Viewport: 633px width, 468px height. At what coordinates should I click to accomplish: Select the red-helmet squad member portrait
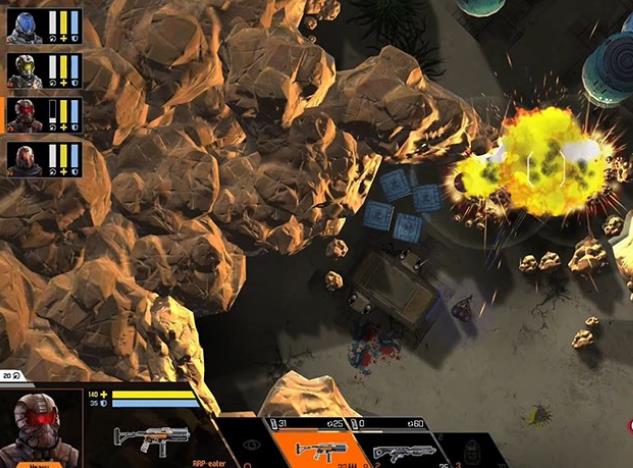pos(24,115)
